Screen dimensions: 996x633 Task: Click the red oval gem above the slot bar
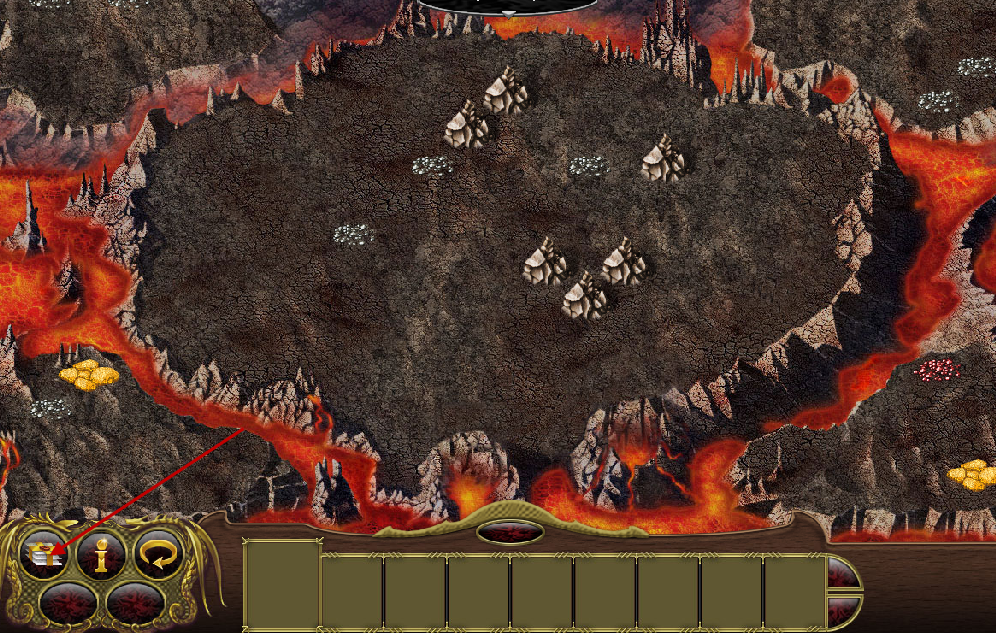(510, 532)
